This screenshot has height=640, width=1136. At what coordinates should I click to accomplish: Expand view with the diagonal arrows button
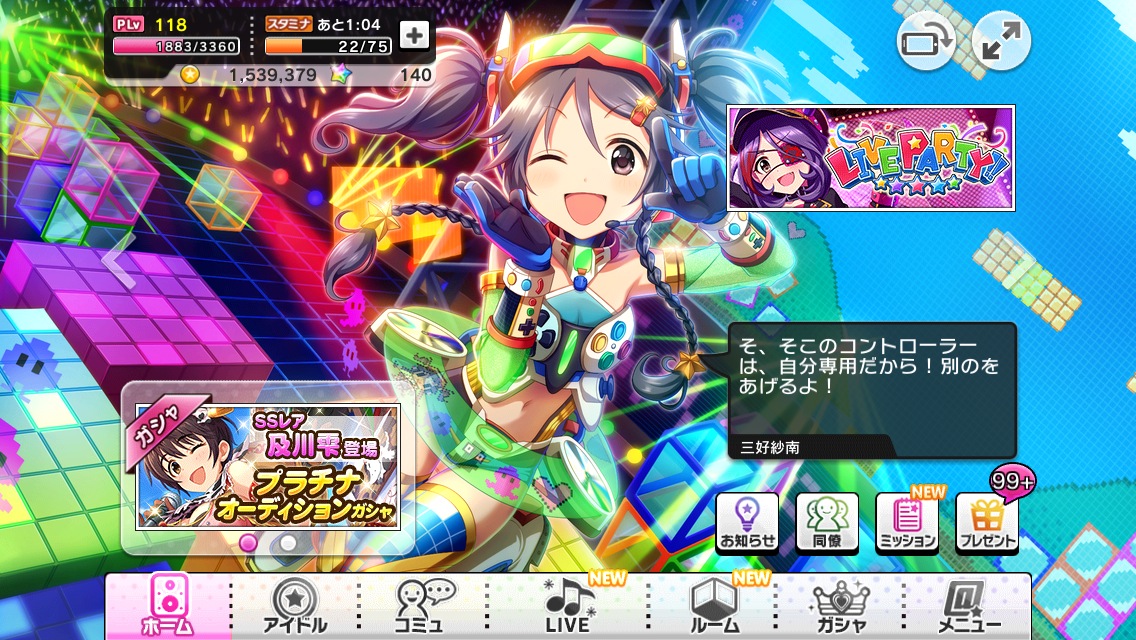click(1001, 41)
